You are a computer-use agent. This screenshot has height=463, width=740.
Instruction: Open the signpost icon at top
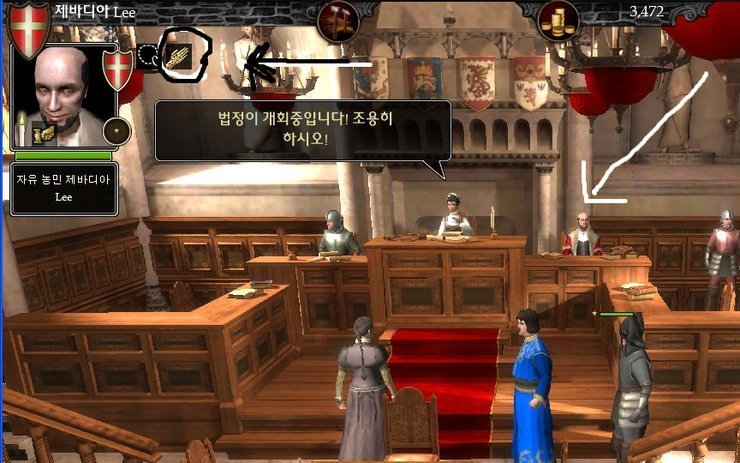[337, 18]
